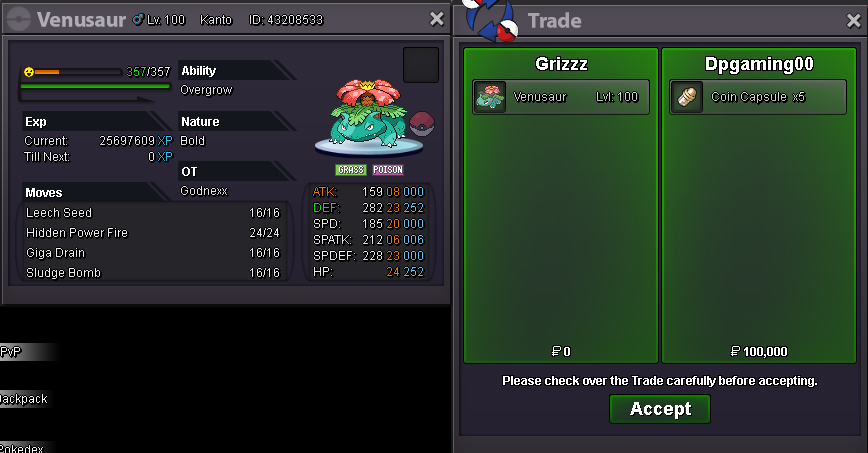Click the Poke Ball icon beside Venusaur
This screenshot has height=453, width=868.
tap(422, 125)
